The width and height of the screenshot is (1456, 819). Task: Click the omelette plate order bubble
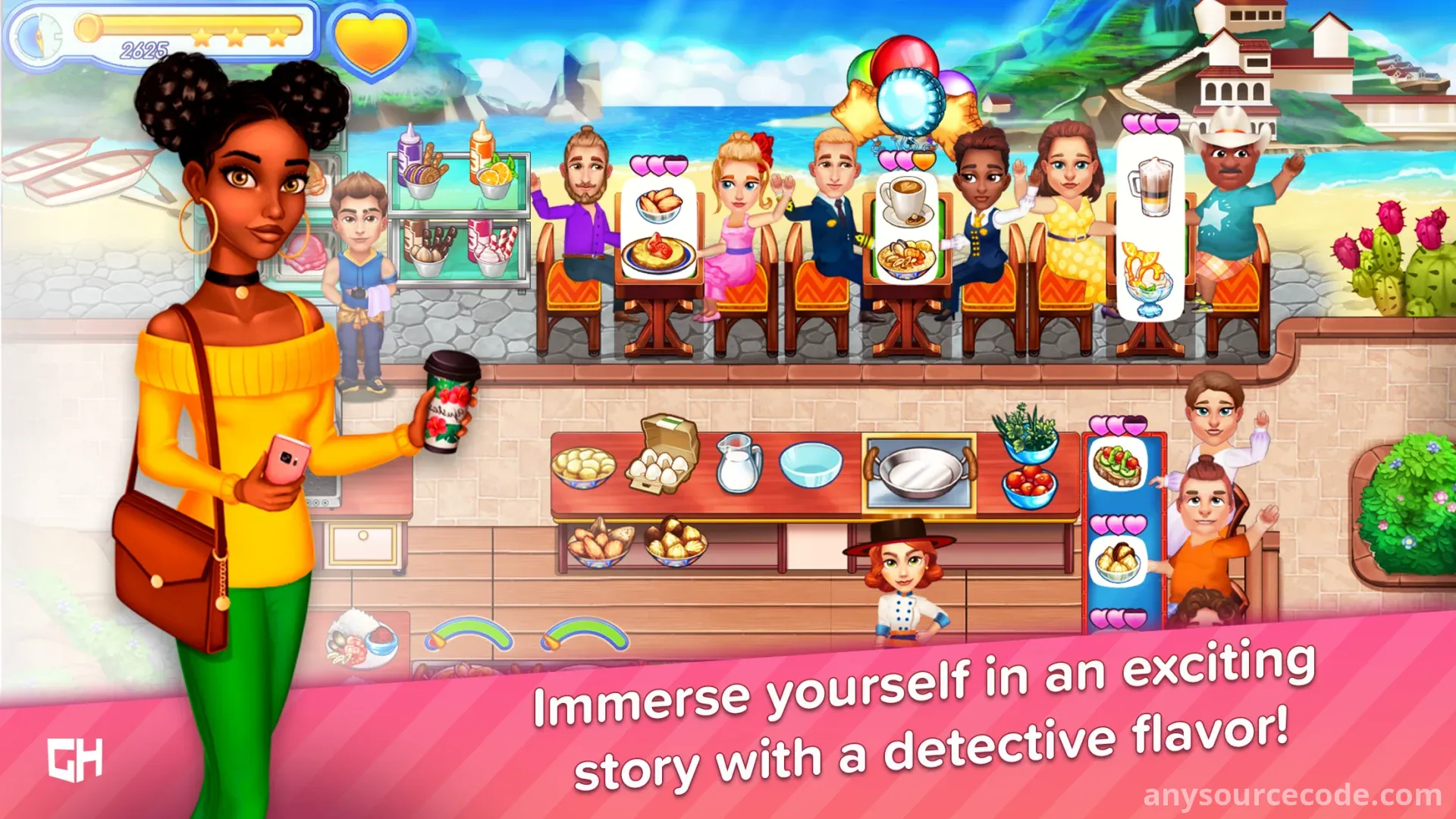658,254
